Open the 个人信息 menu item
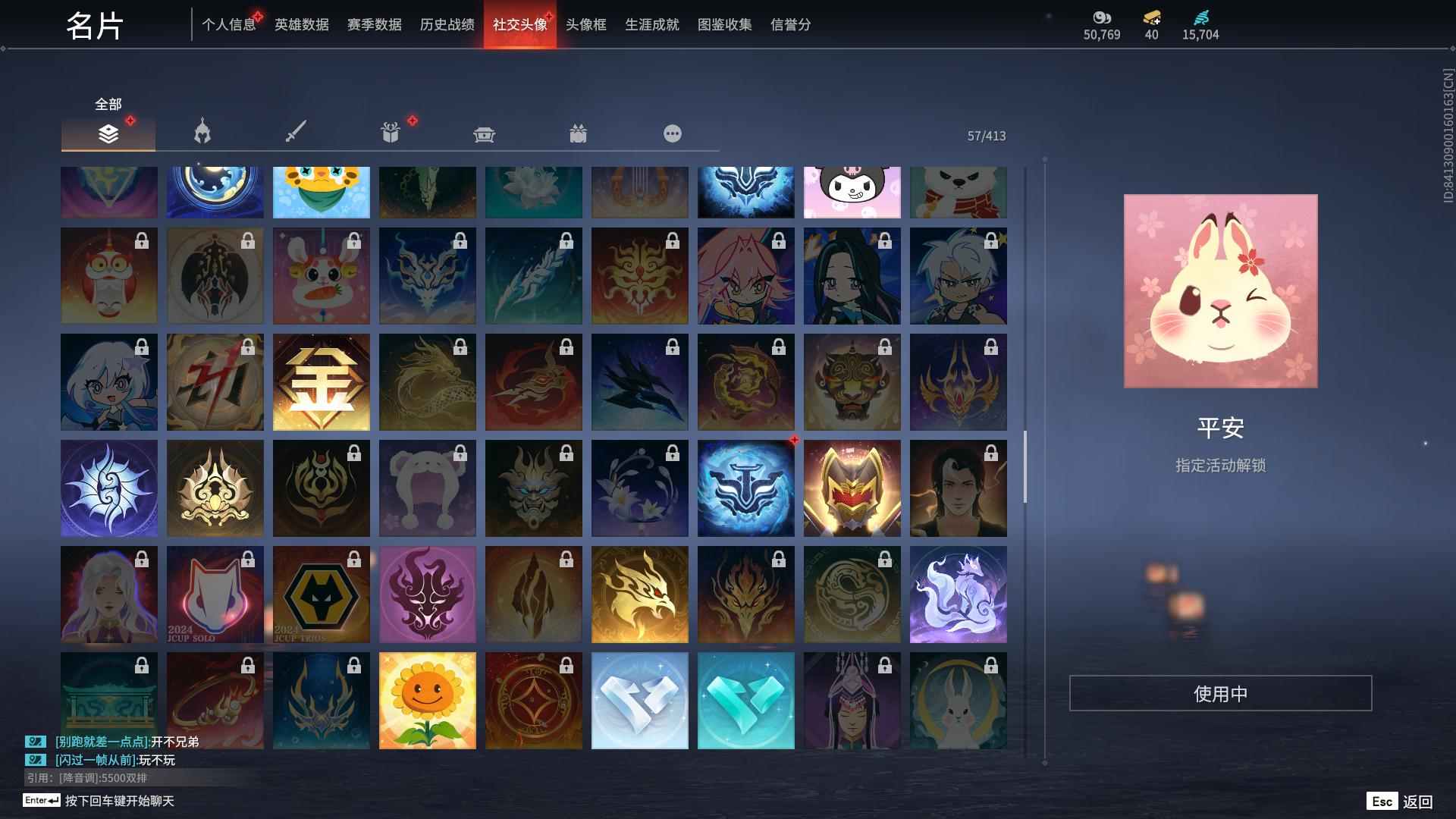 (x=229, y=24)
